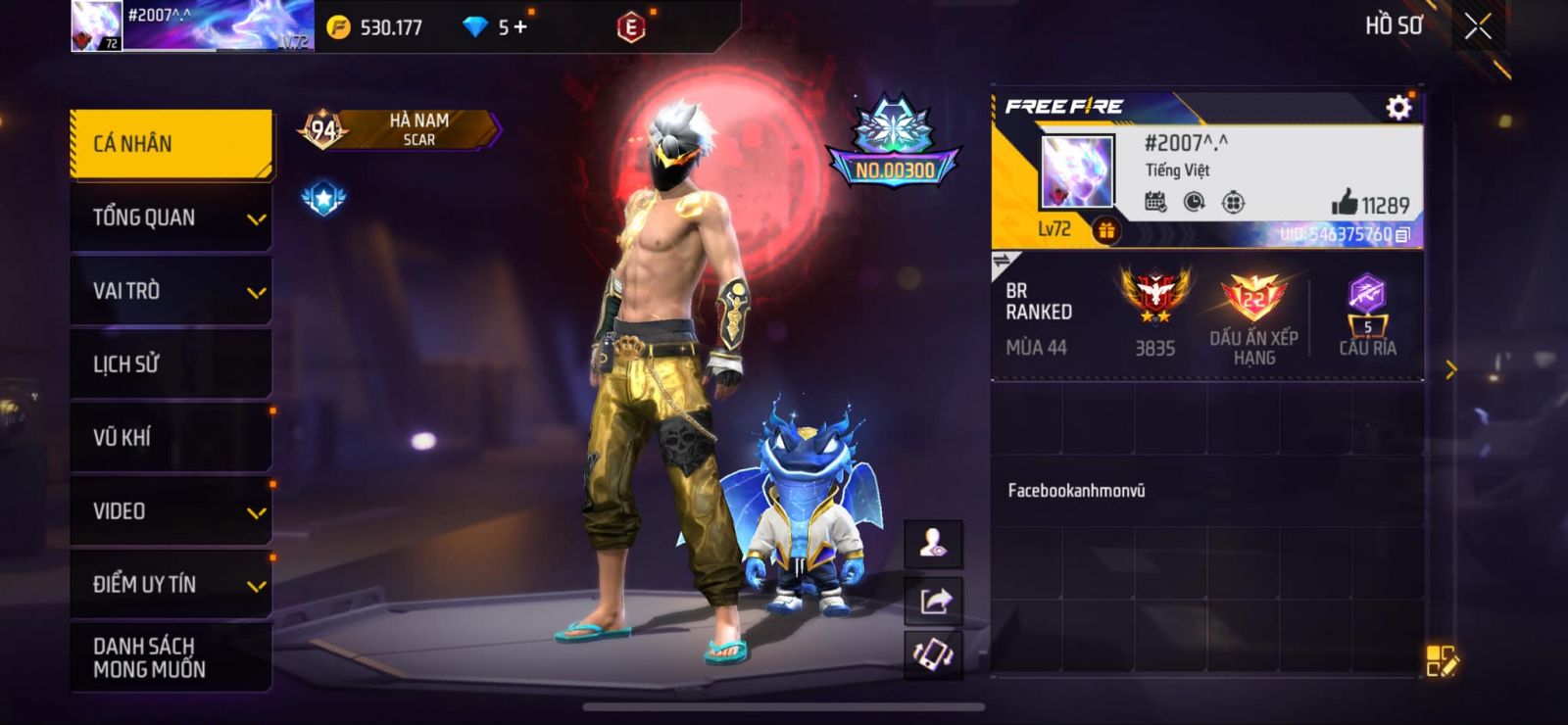Viewport: 1568px width, 725px height.
Task: Open Điểm Uy Tín section
Action: tap(171, 585)
